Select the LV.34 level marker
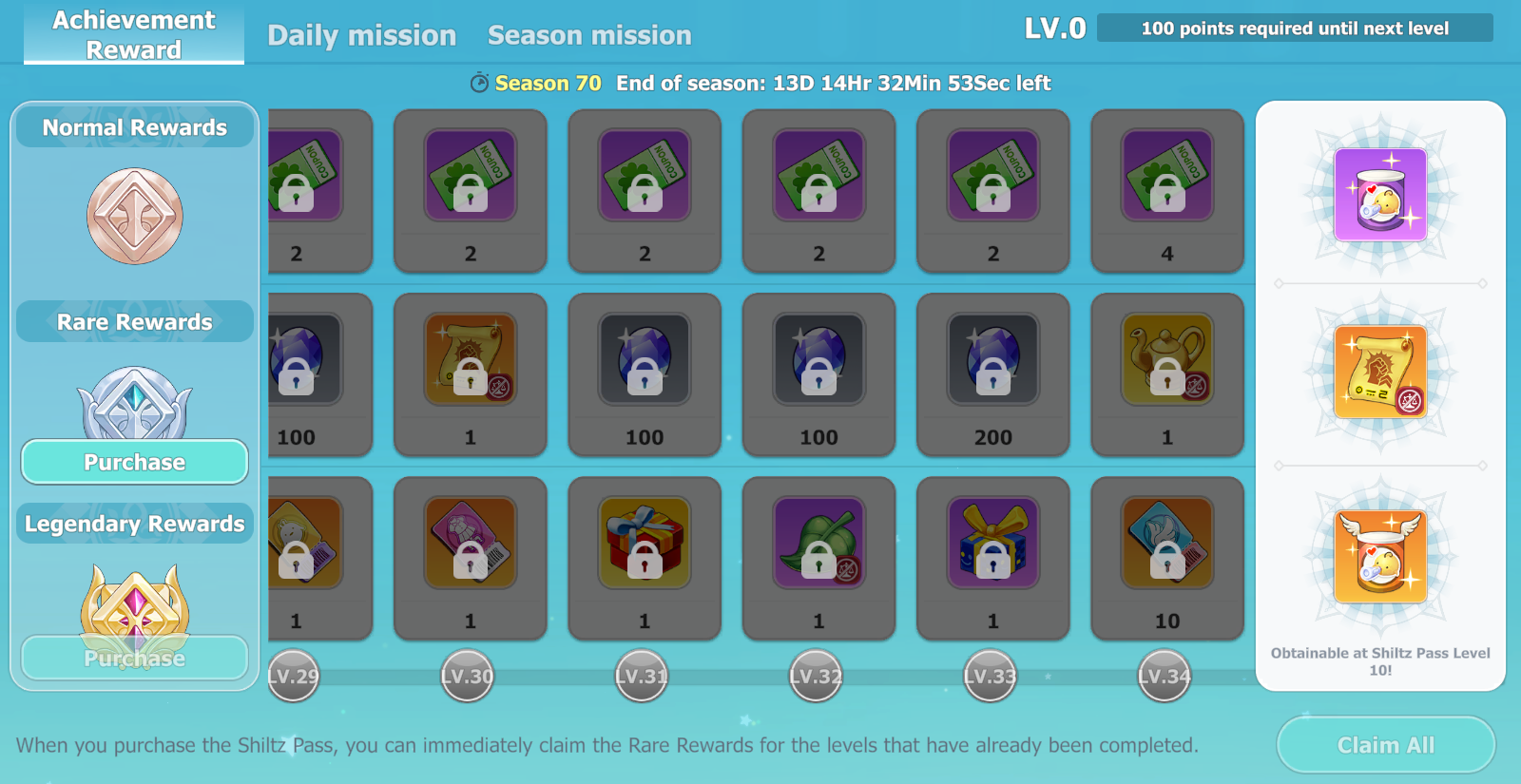Image resolution: width=1521 pixels, height=784 pixels. (1165, 676)
